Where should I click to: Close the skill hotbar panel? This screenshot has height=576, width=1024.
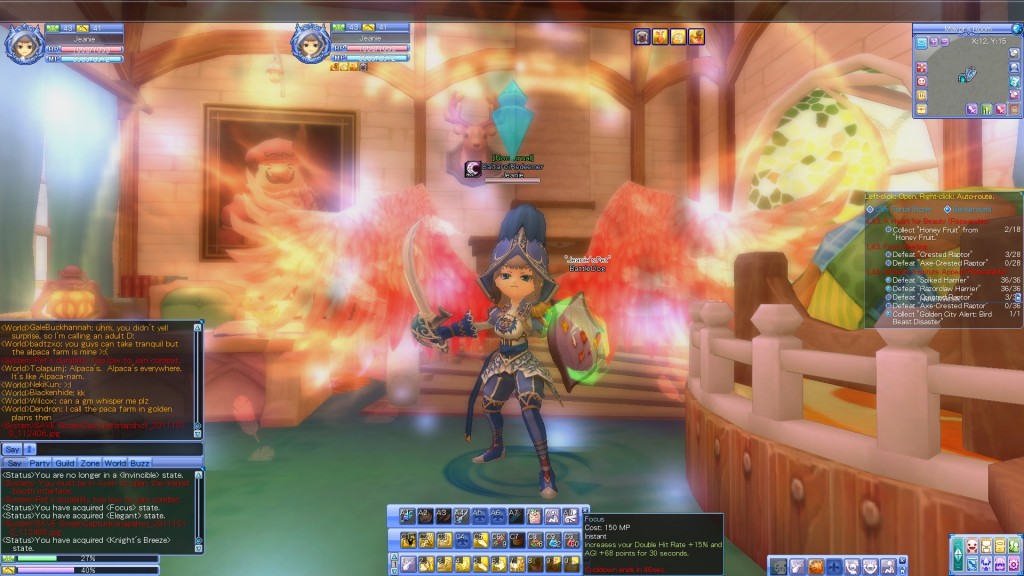coord(586,509)
